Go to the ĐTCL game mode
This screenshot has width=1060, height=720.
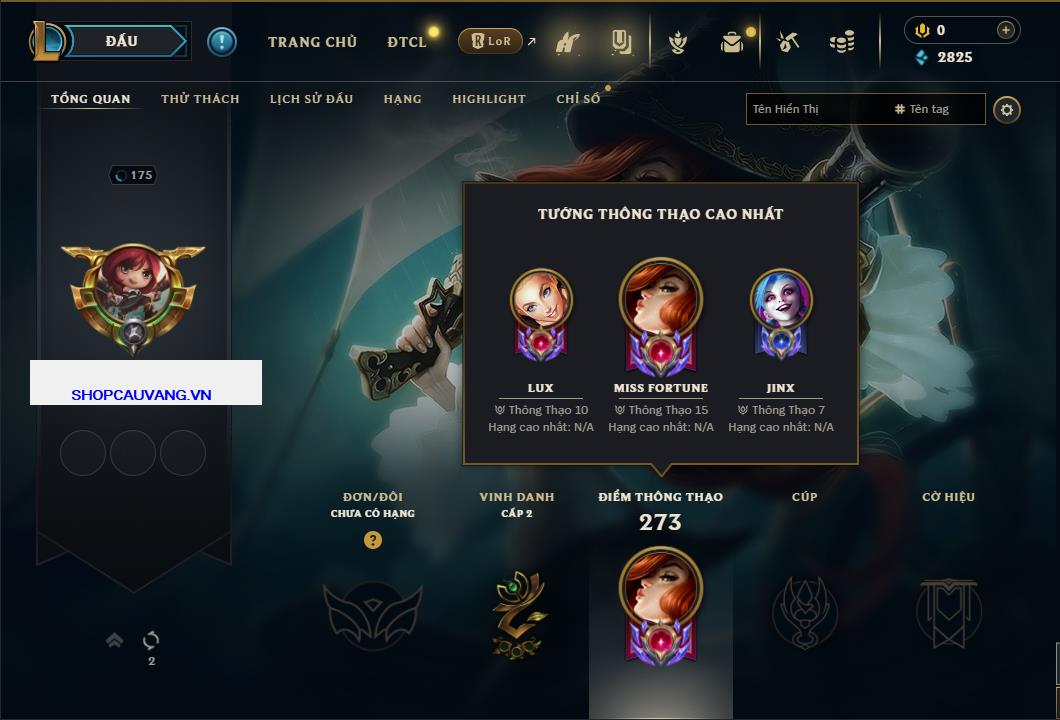pyautogui.click(x=406, y=42)
